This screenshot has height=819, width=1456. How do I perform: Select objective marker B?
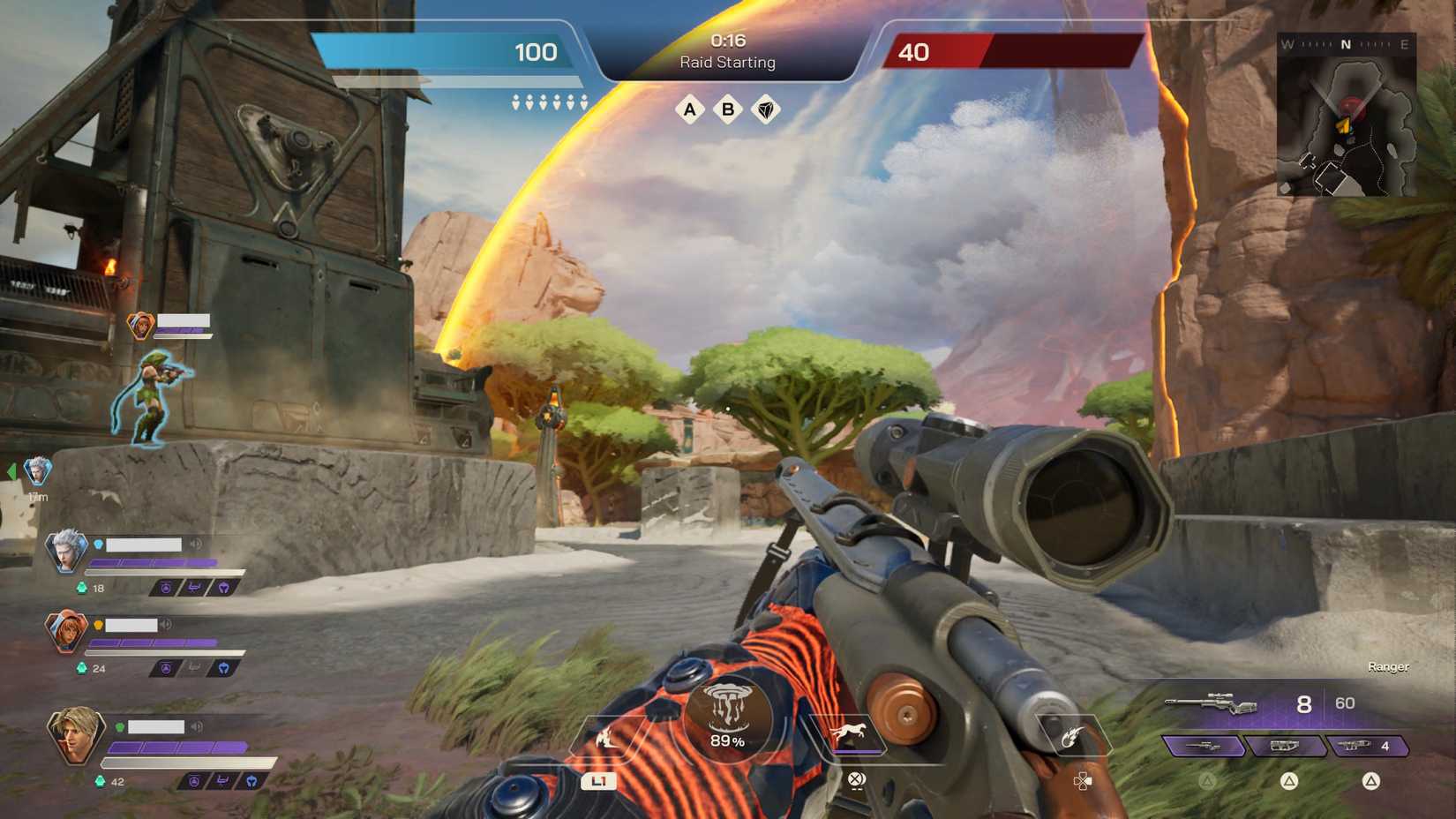[x=727, y=110]
